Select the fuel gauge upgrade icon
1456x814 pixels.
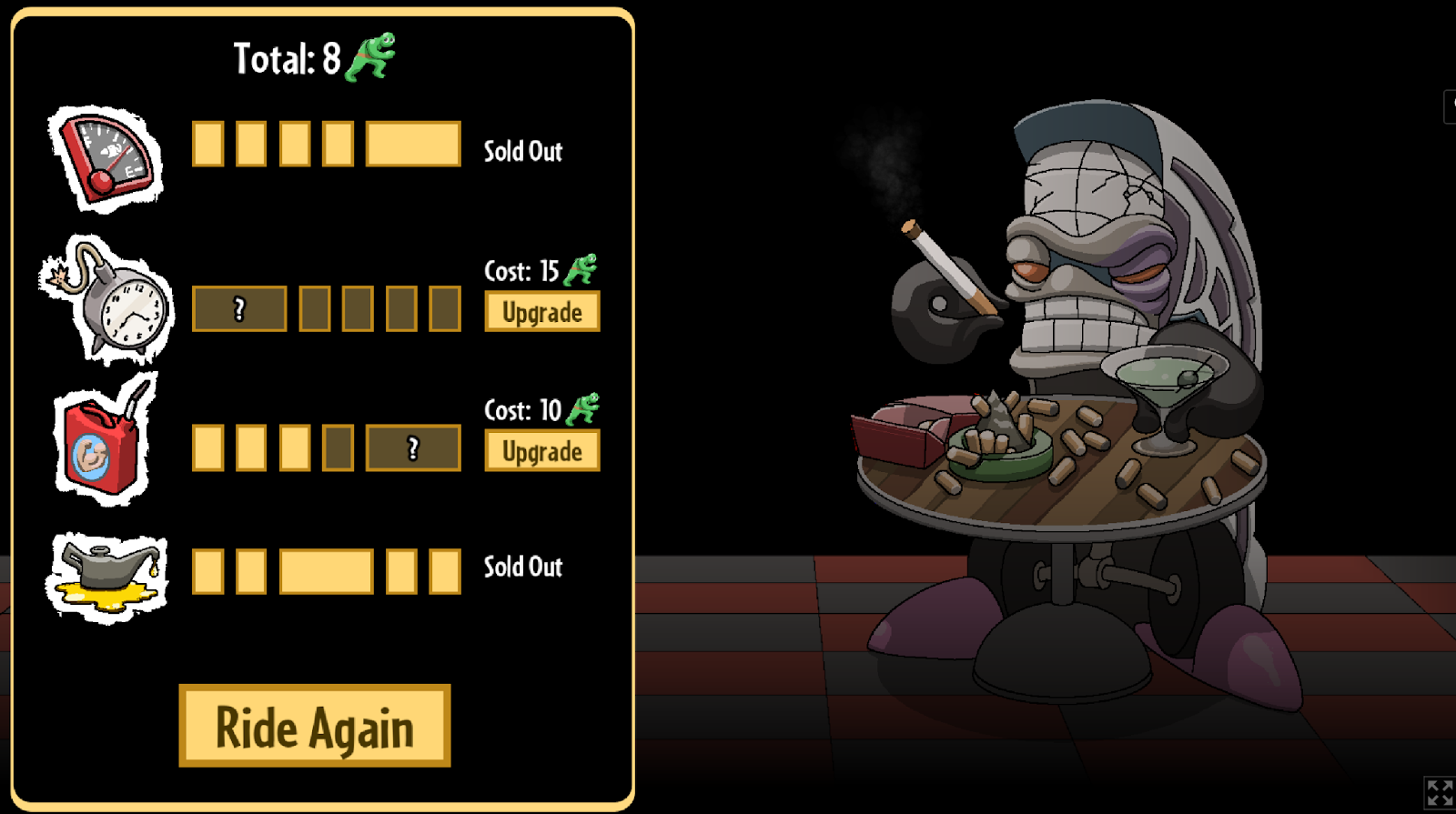pyautogui.click(x=107, y=158)
